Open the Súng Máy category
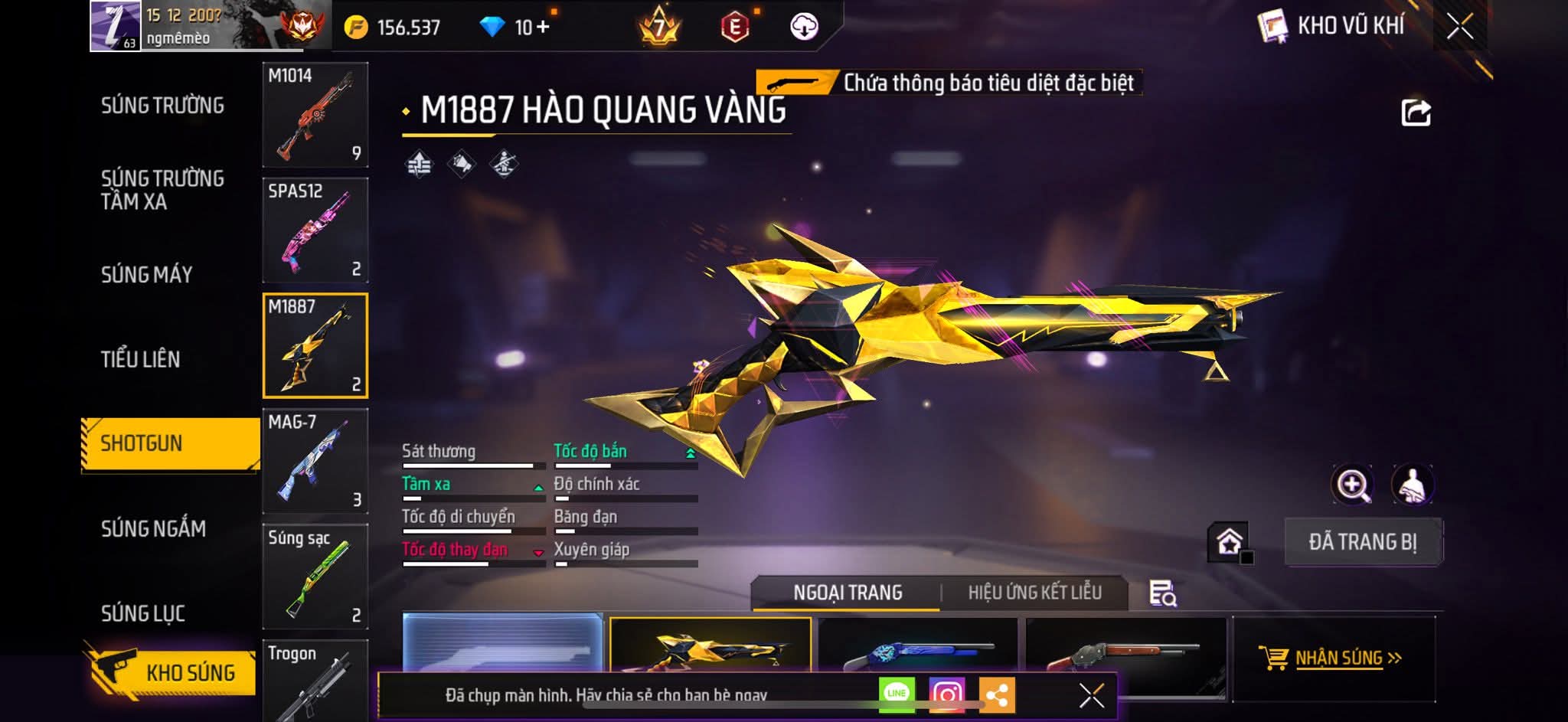The height and width of the screenshot is (722, 1568). coord(146,275)
